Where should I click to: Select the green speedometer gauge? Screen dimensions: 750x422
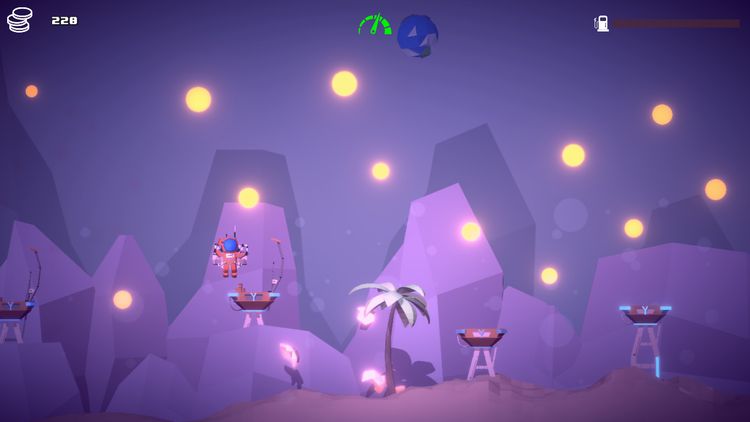coord(375,25)
